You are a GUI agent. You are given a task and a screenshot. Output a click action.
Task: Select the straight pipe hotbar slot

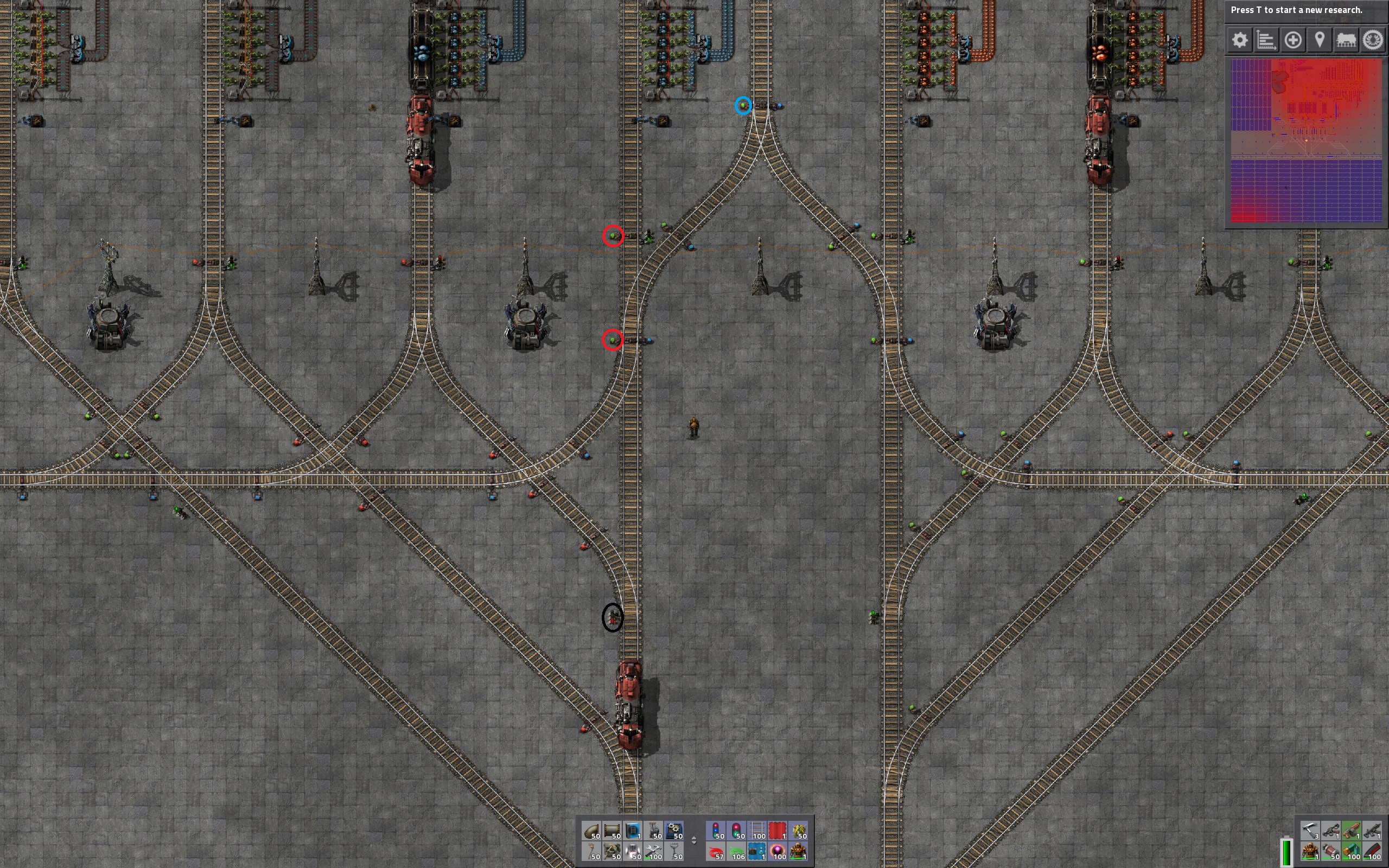click(613, 831)
